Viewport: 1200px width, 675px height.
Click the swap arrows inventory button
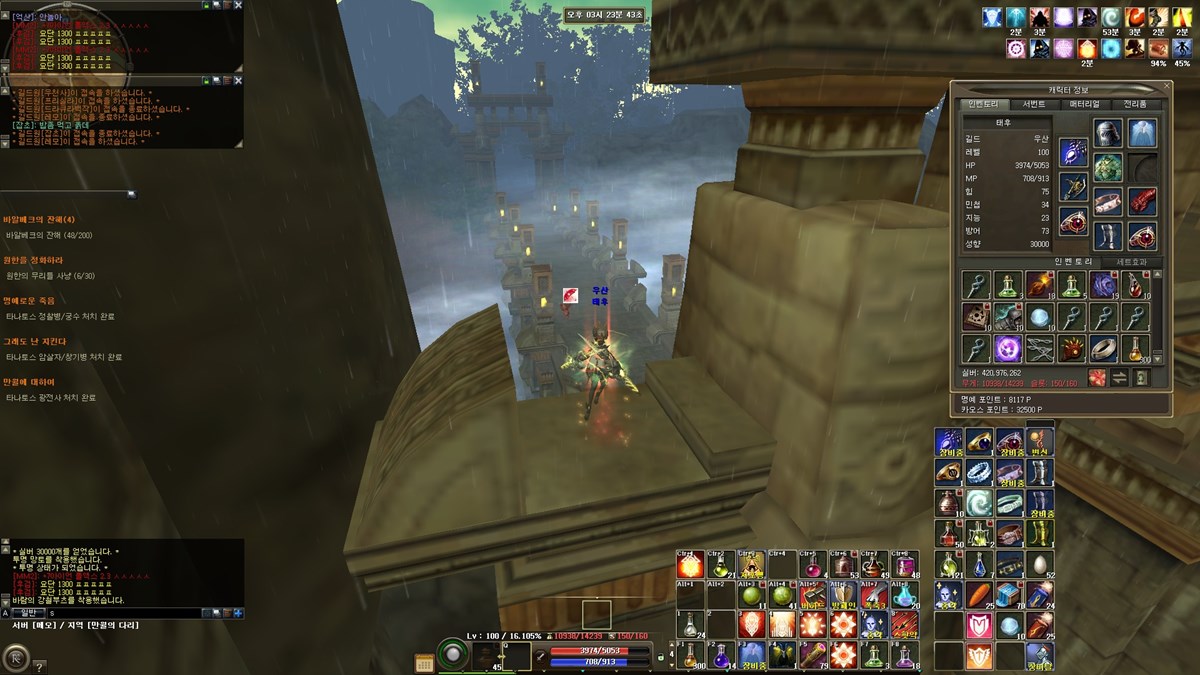pyautogui.click(x=1119, y=377)
